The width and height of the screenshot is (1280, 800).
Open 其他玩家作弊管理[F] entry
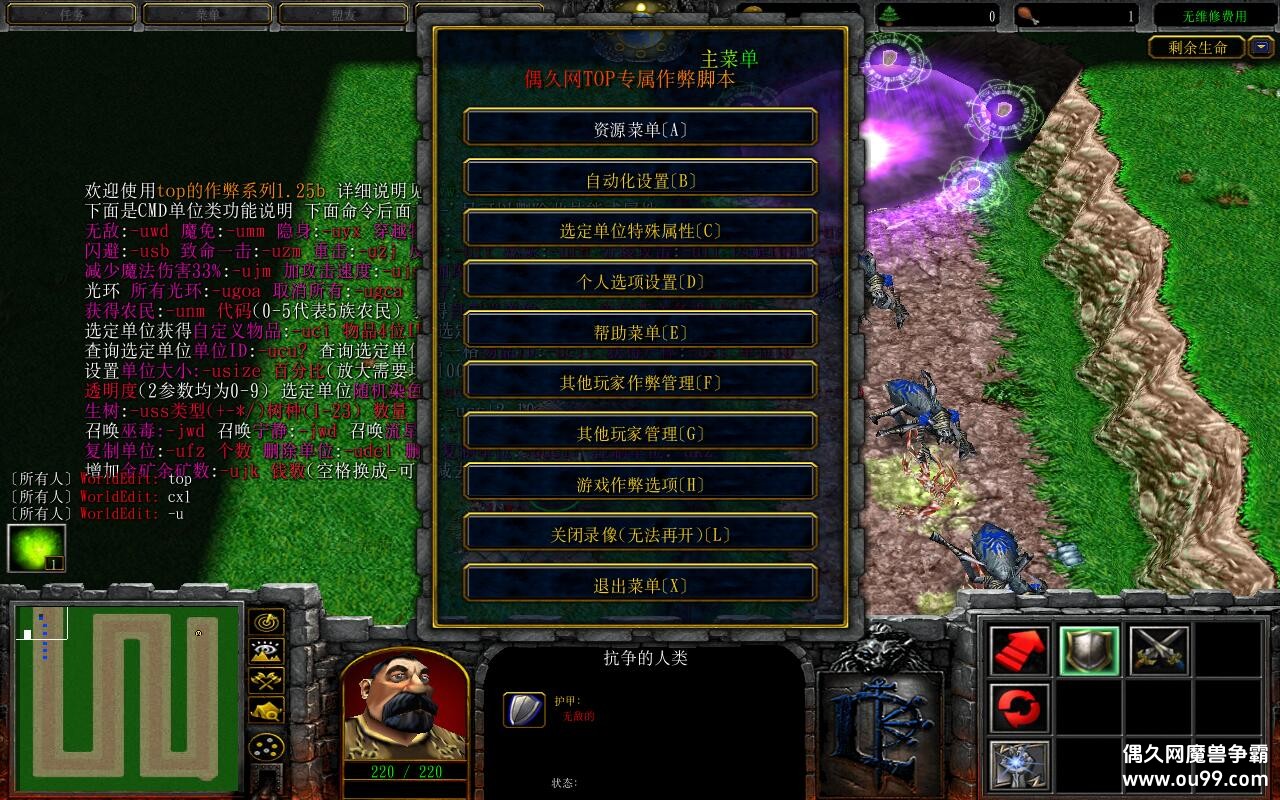click(x=640, y=382)
